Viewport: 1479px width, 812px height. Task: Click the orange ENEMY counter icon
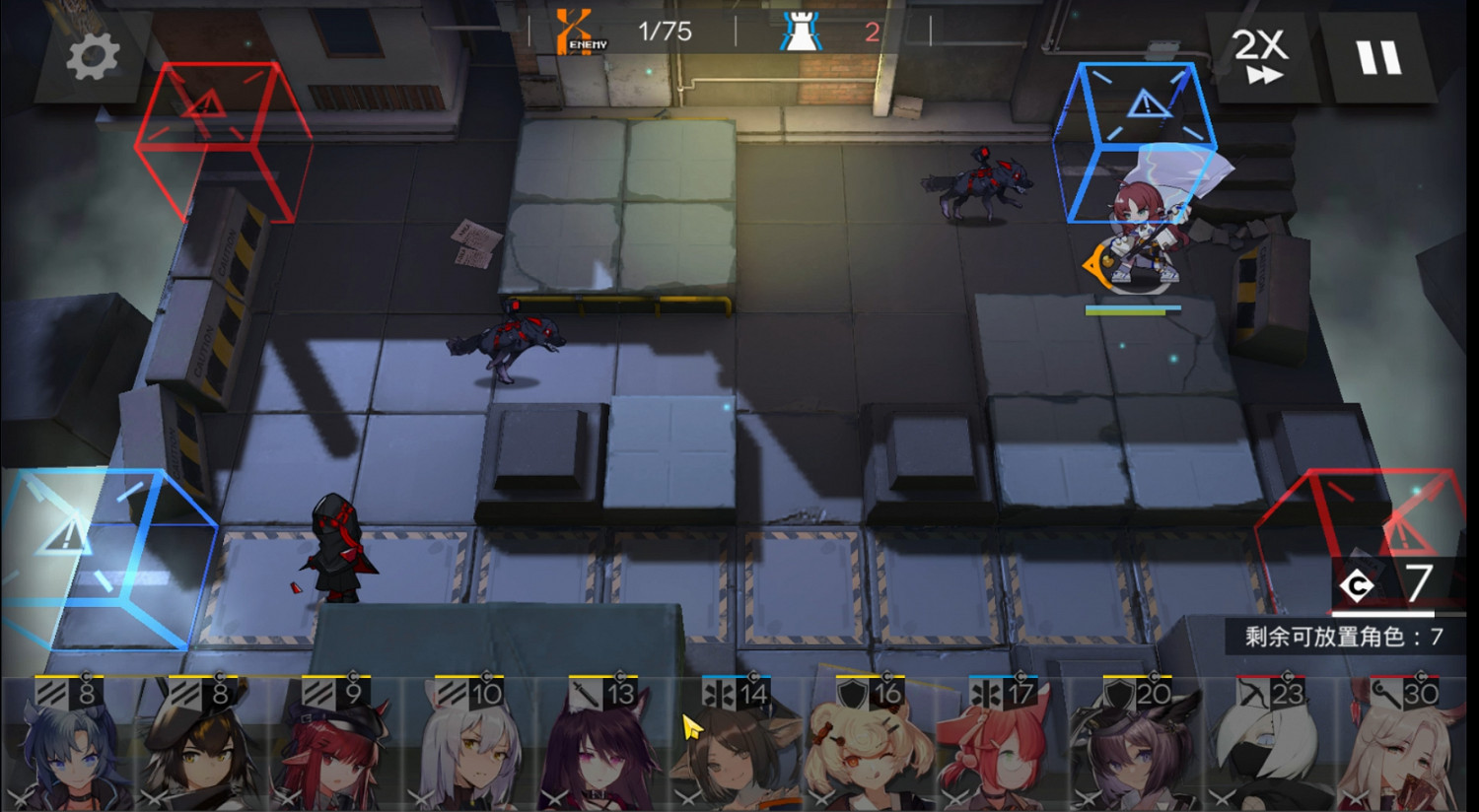[x=576, y=30]
